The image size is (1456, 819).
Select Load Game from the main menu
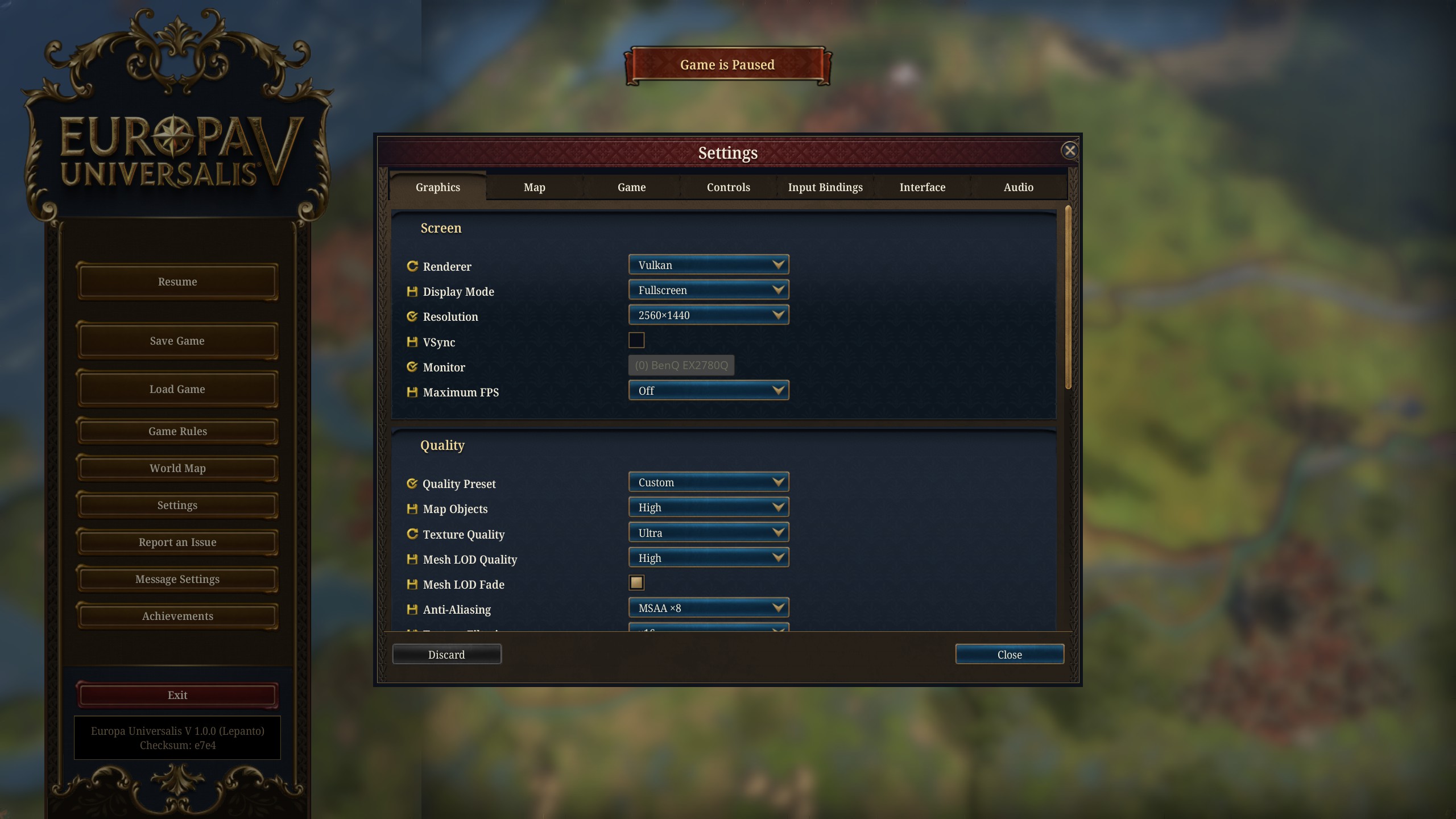(177, 389)
